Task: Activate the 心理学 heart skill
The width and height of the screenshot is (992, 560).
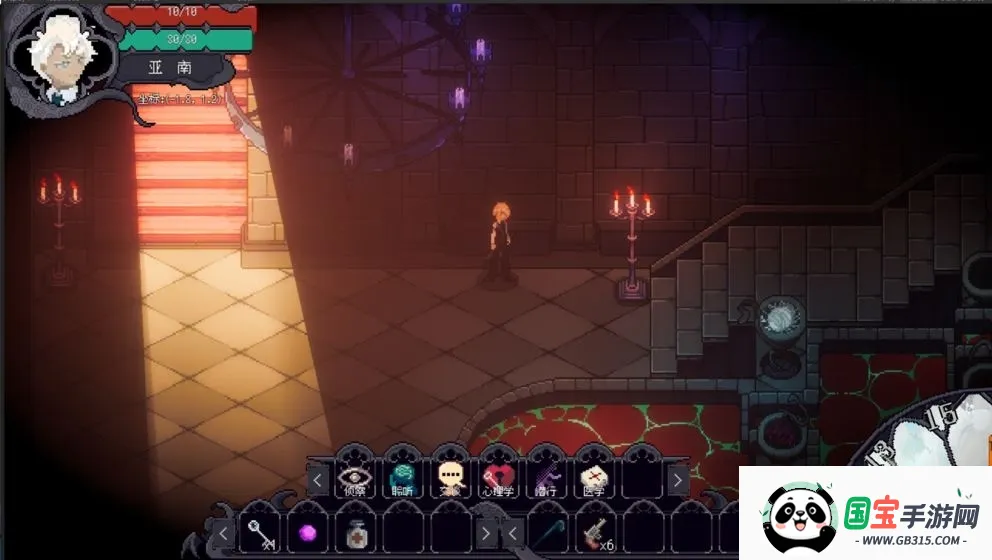Action: click(498, 480)
